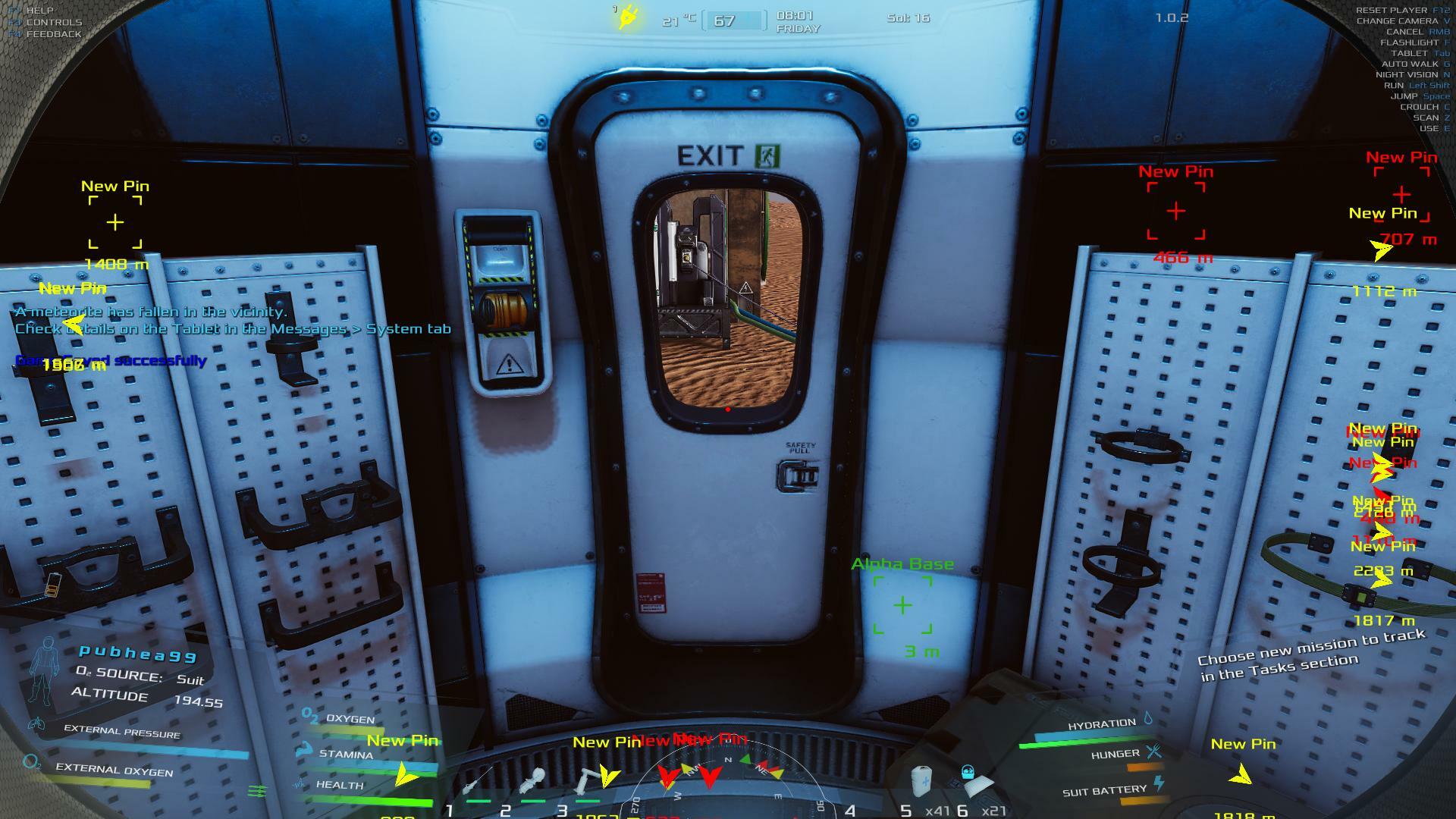Select hotbar slot 2 round-headed tool
Viewport: 1456px width, 819px height.
pos(532,783)
